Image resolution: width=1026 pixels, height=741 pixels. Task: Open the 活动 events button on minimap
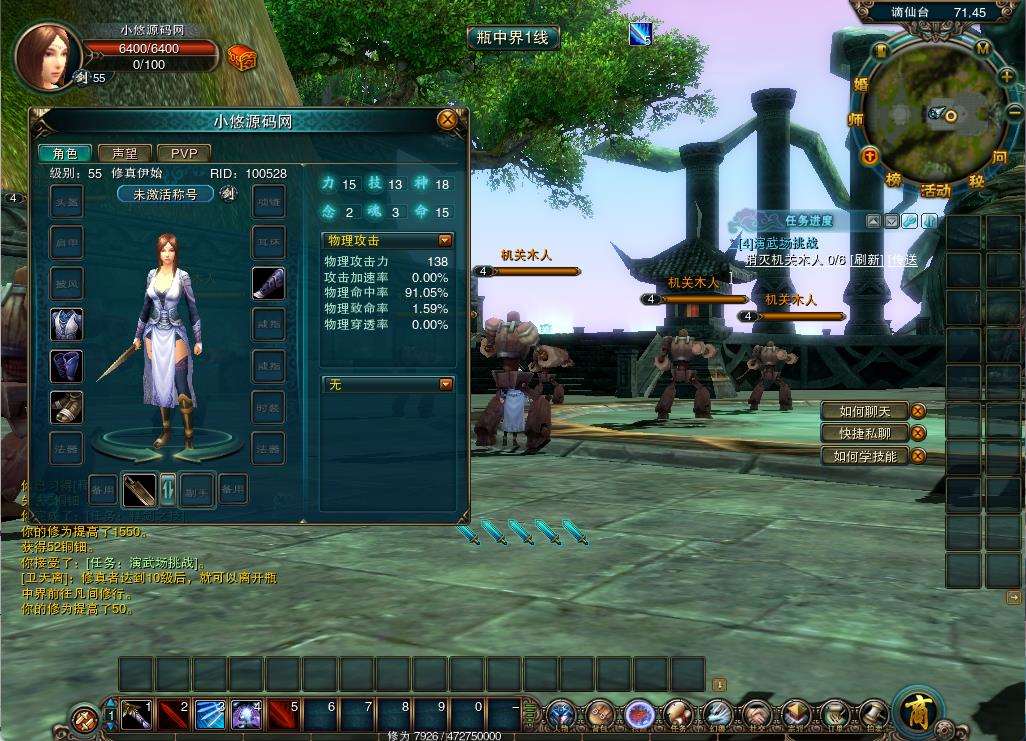tap(935, 190)
